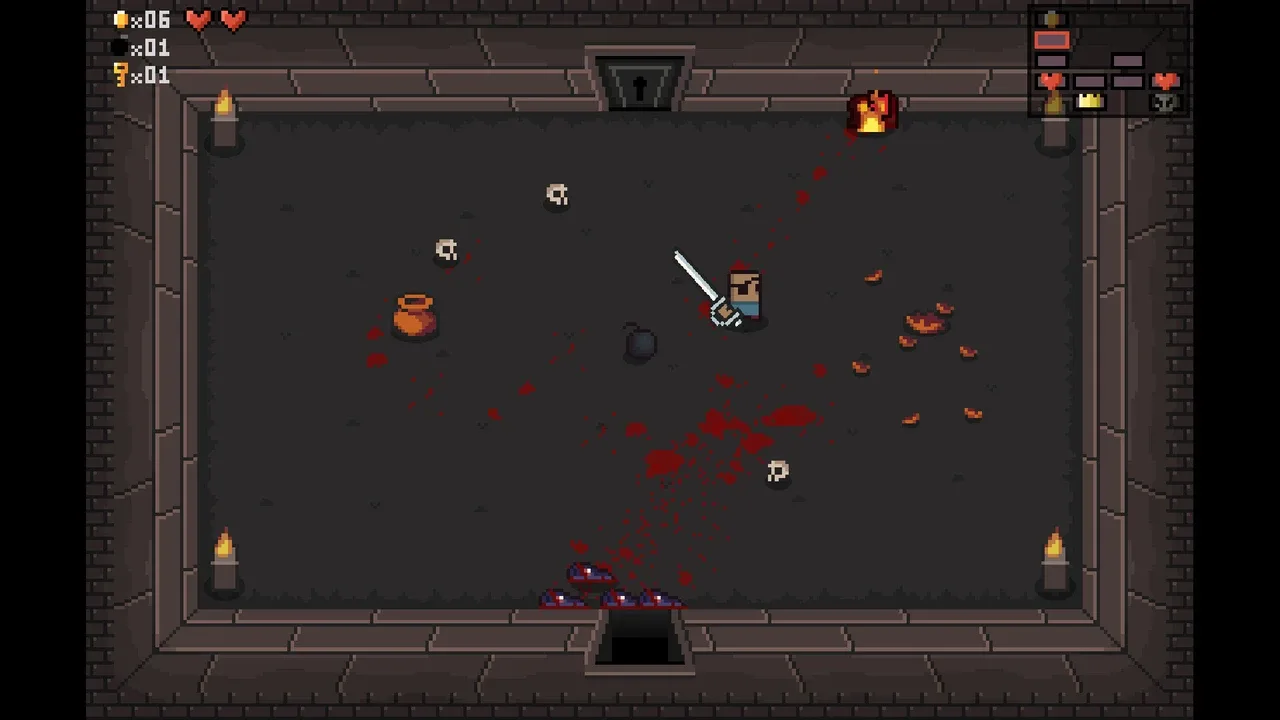Select the red-outlined current room on minimap
Image resolution: width=1280 pixels, height=720 pixels.
1051,40
